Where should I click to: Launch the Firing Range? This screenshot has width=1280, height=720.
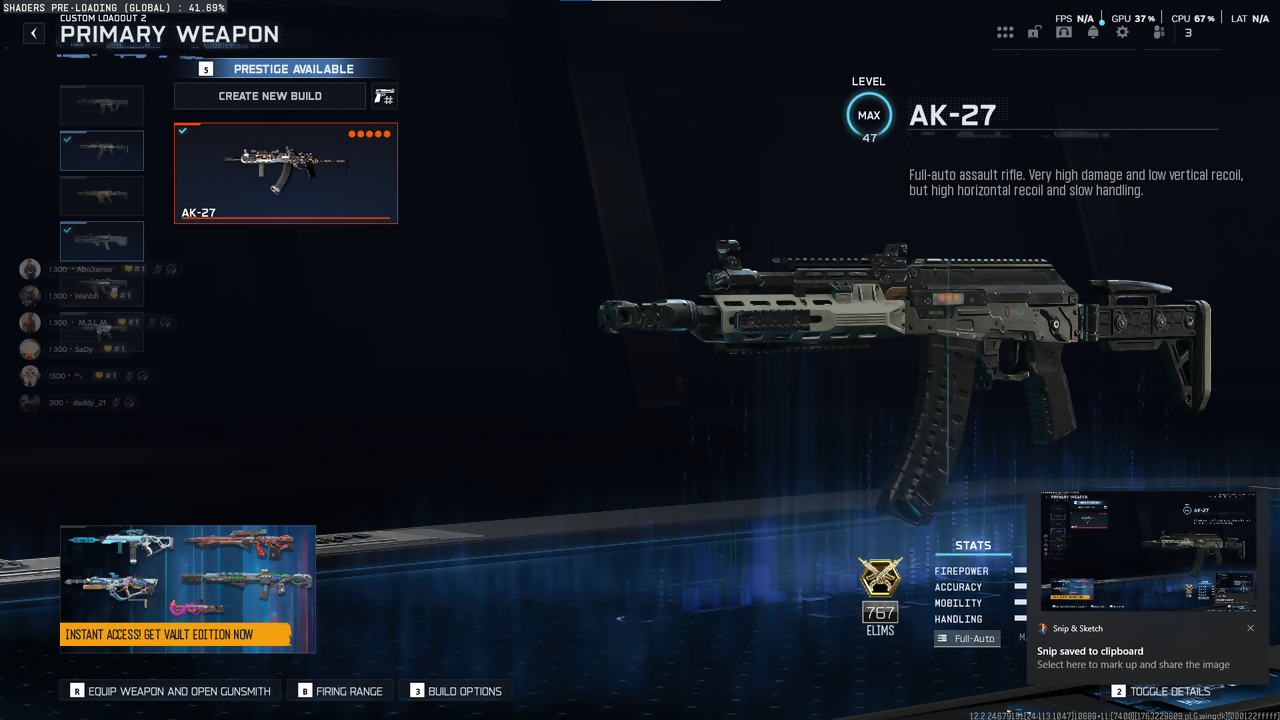(x=340, y=691)
